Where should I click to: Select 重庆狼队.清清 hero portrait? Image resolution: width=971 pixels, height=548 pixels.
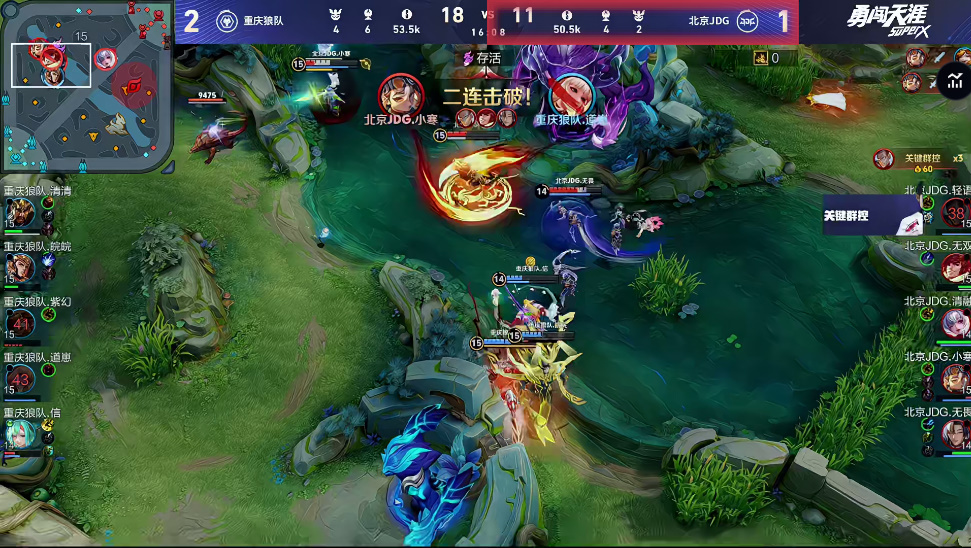pyautogui.click(x=19, y=214)
